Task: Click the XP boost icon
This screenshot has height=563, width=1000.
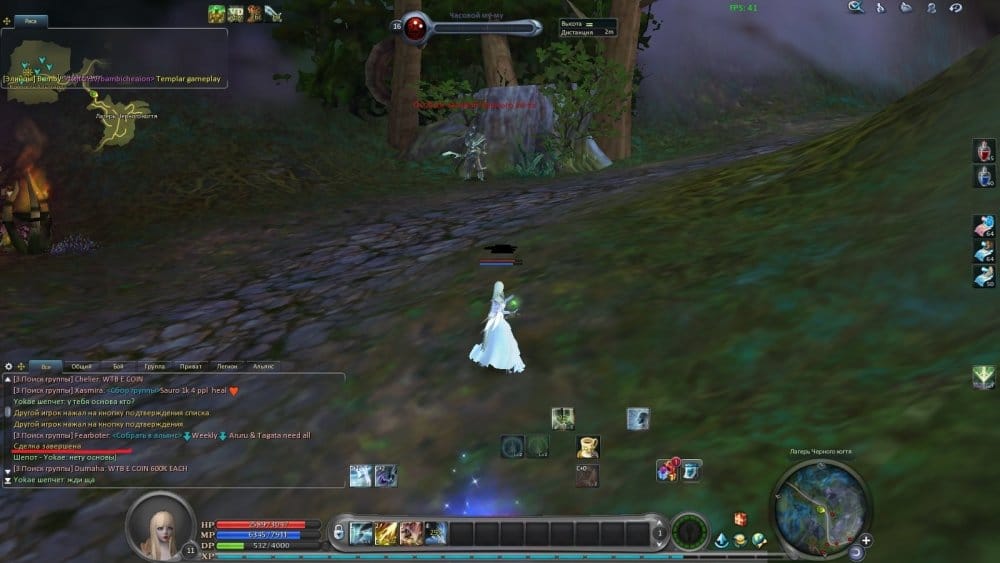Action: pos(236,13)
